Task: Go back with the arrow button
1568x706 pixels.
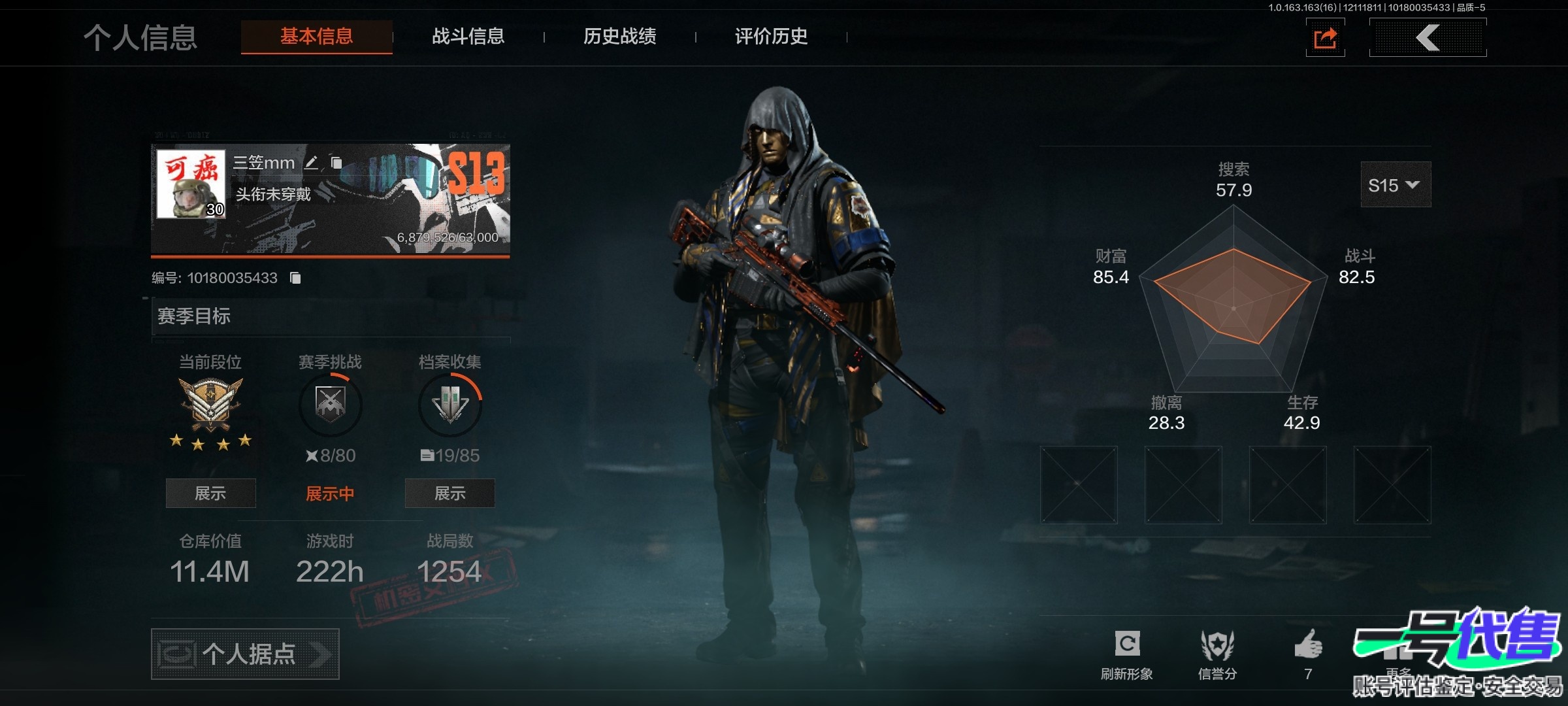Action: (x=1428, y=38)
